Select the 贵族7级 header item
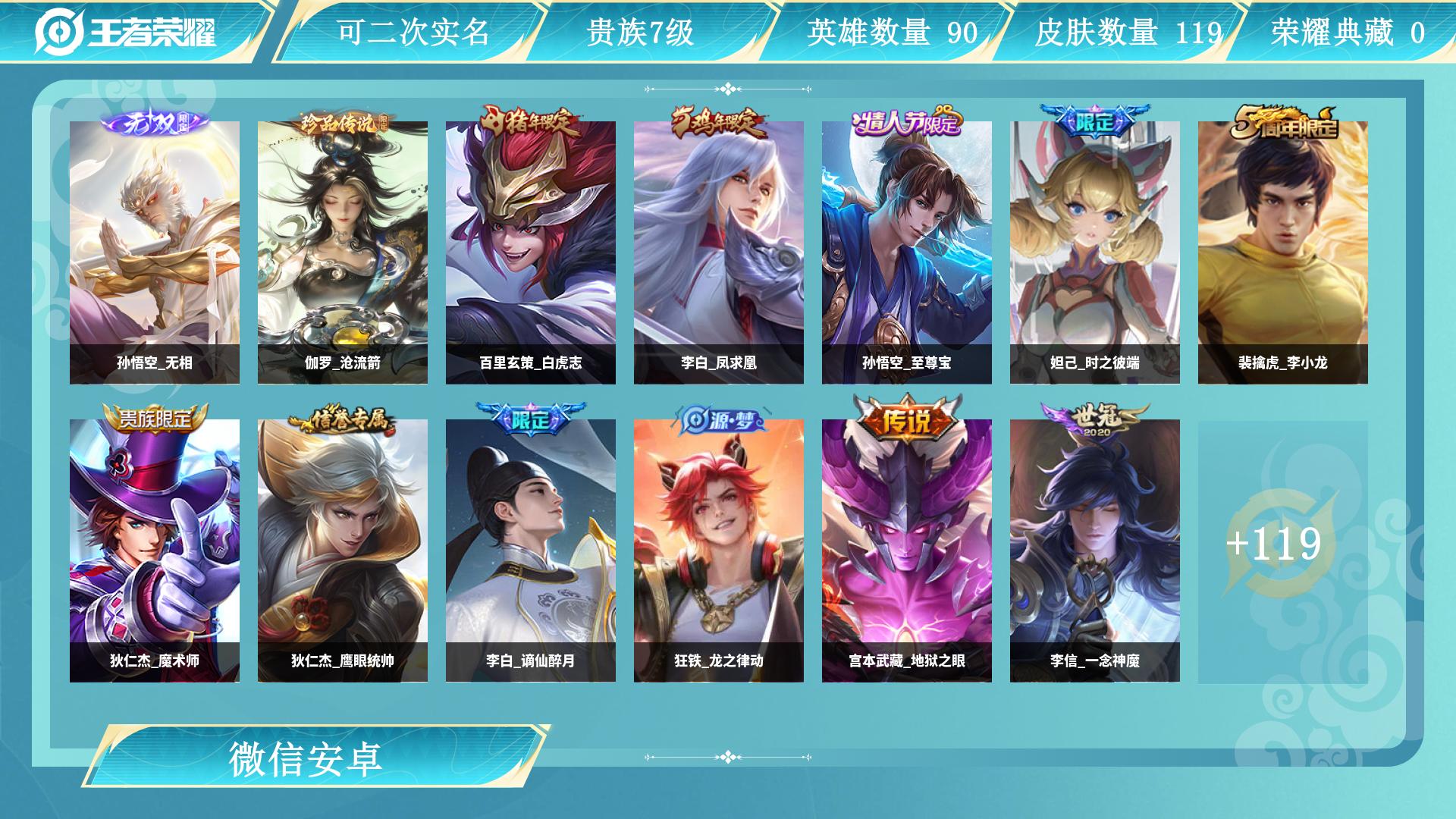The height and width of the screenshot is (819, 1456). point(641,30)
